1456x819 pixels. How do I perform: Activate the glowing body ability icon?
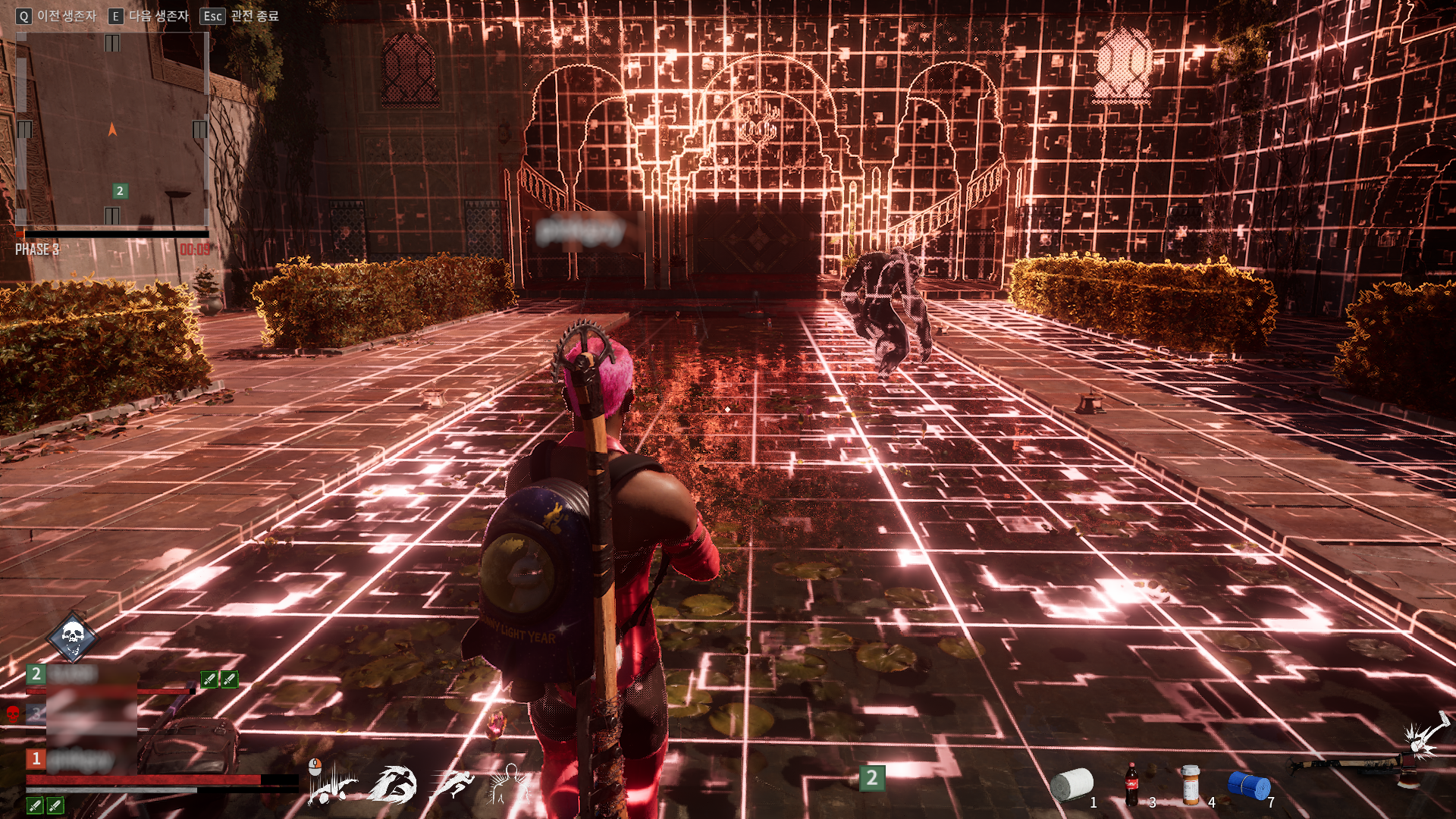coord(508,784)
